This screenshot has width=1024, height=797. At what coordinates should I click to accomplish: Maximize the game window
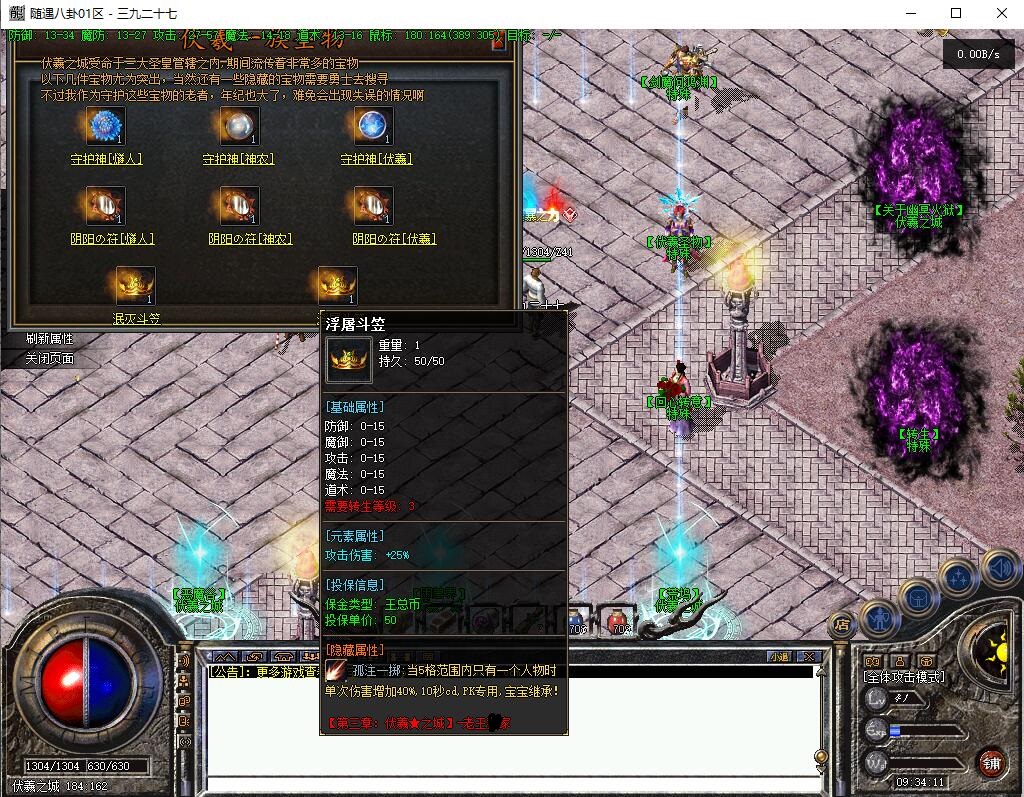(x=956, y=13)
